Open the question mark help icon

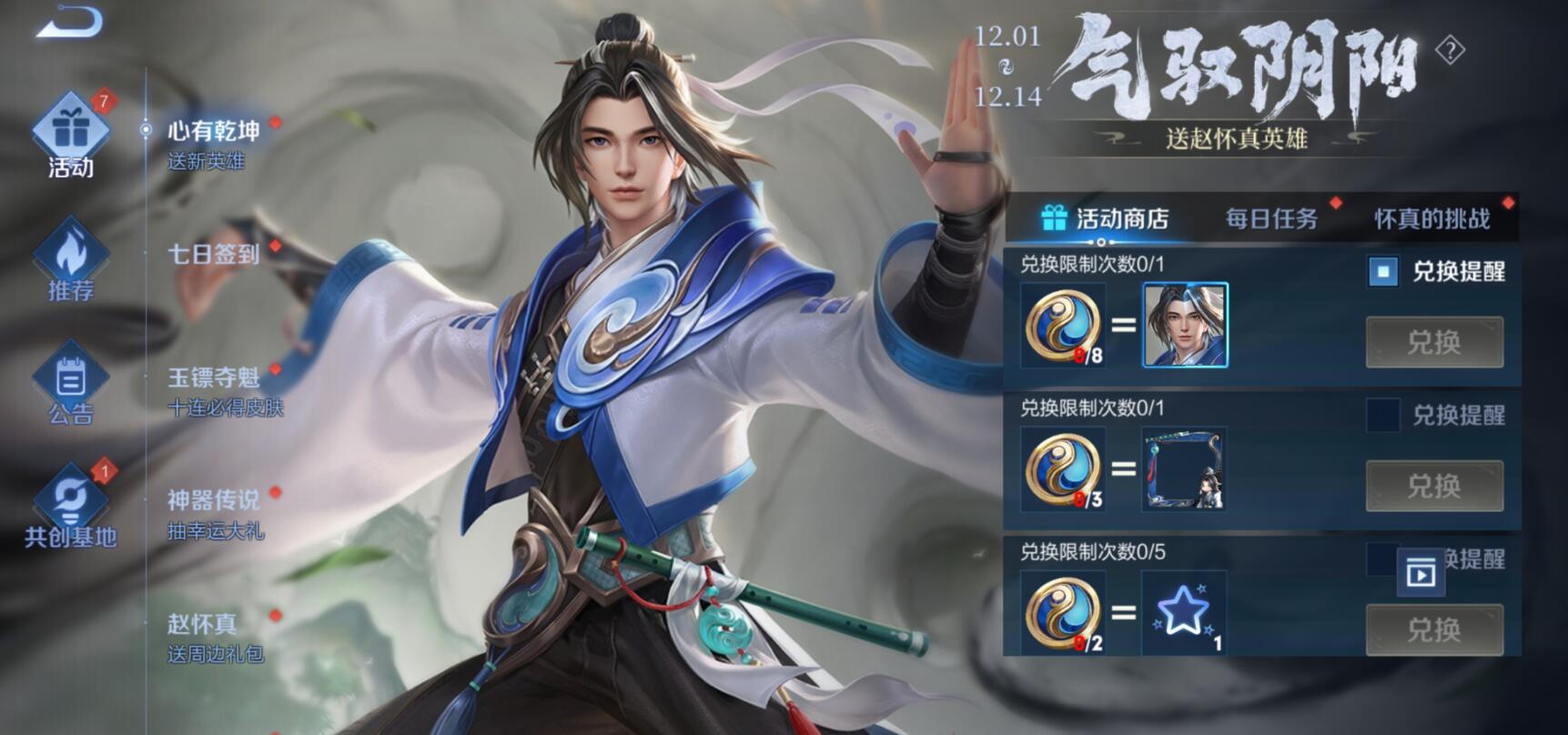point(1450,50)
